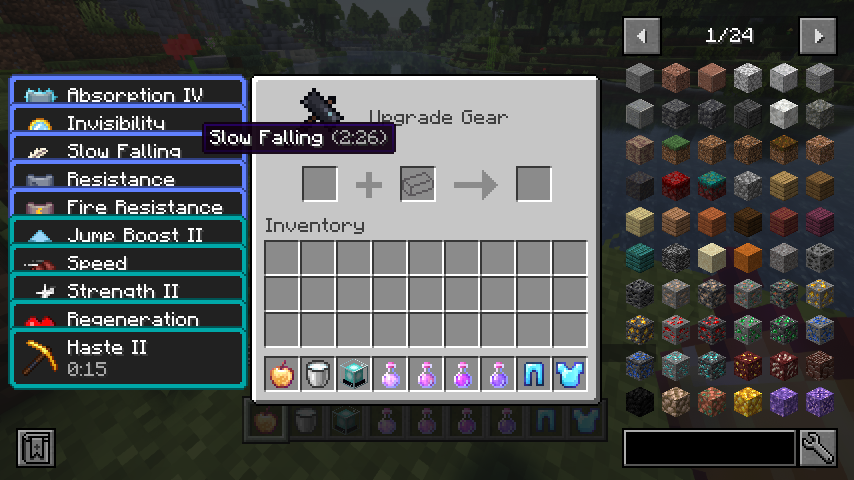The height and width of the screenshot is (480, 854).
Task: Go to the next item list page
Action: pos(818,37)
